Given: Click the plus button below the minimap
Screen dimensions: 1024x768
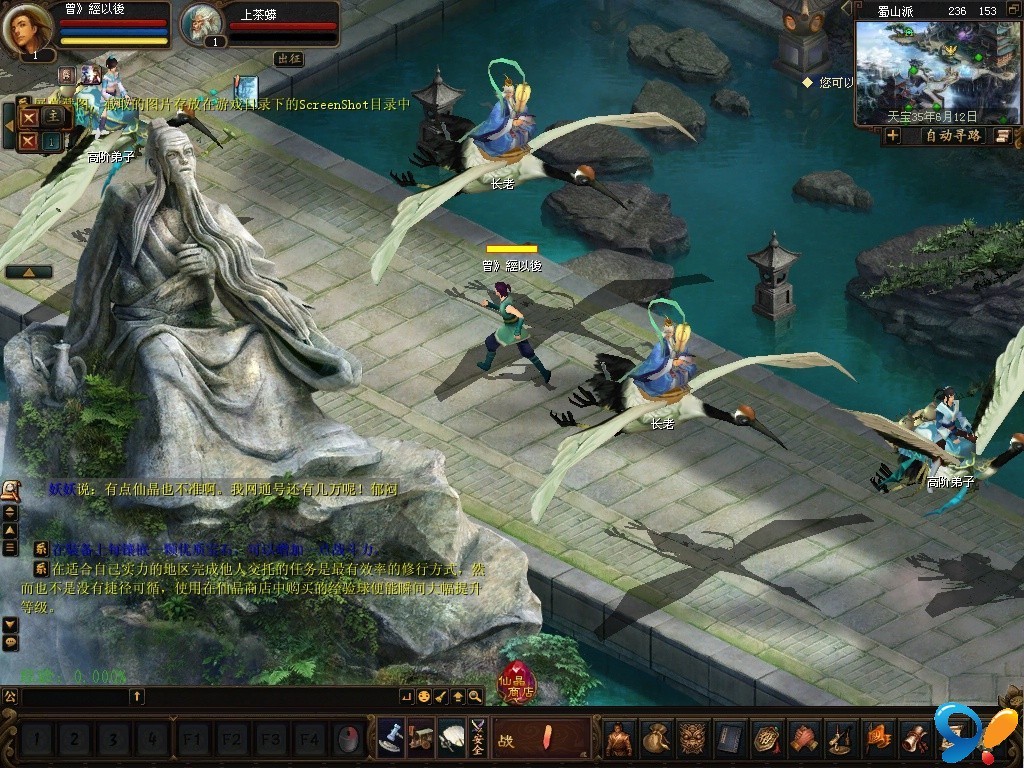Looking at the screenshot, I should tap(893, 136).
